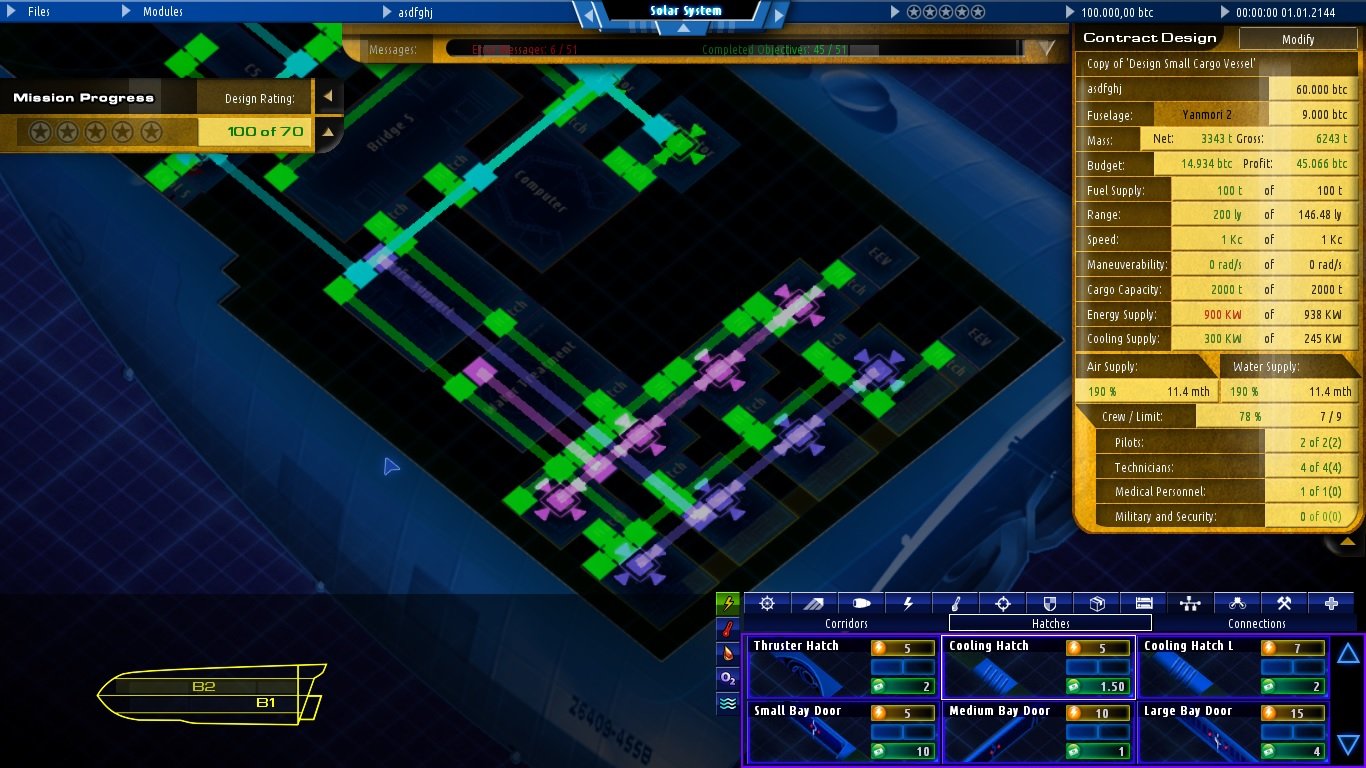Open the shield systems icon
The image size is (1366, 768).
(1049, 602)
